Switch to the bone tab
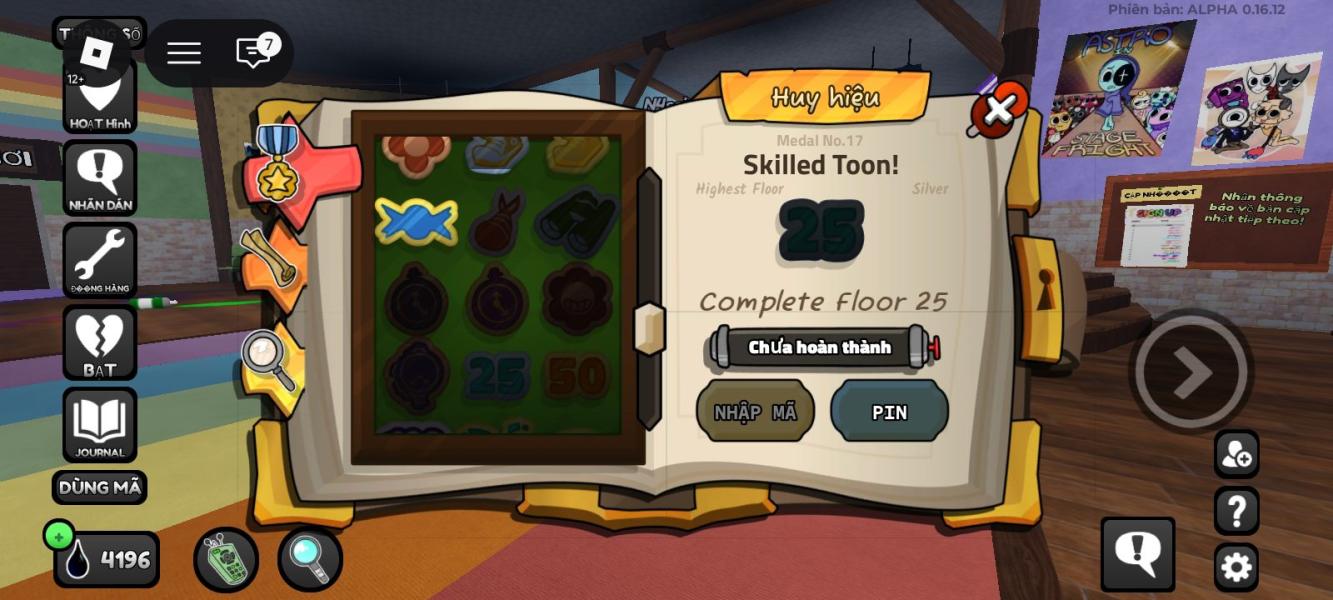The width and height of the screenshot is (1333, 600). click(270, 260)
